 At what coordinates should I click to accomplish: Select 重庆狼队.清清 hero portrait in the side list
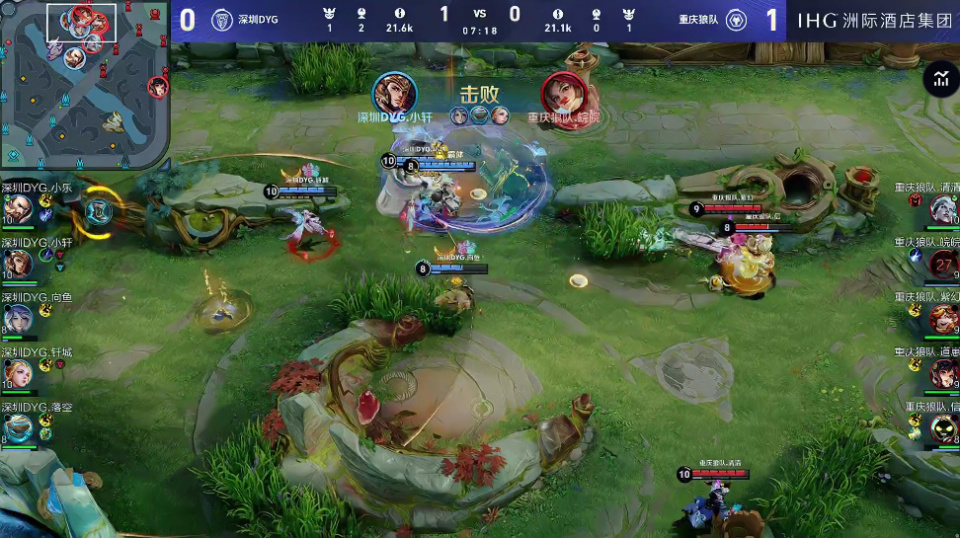(943, 209)
